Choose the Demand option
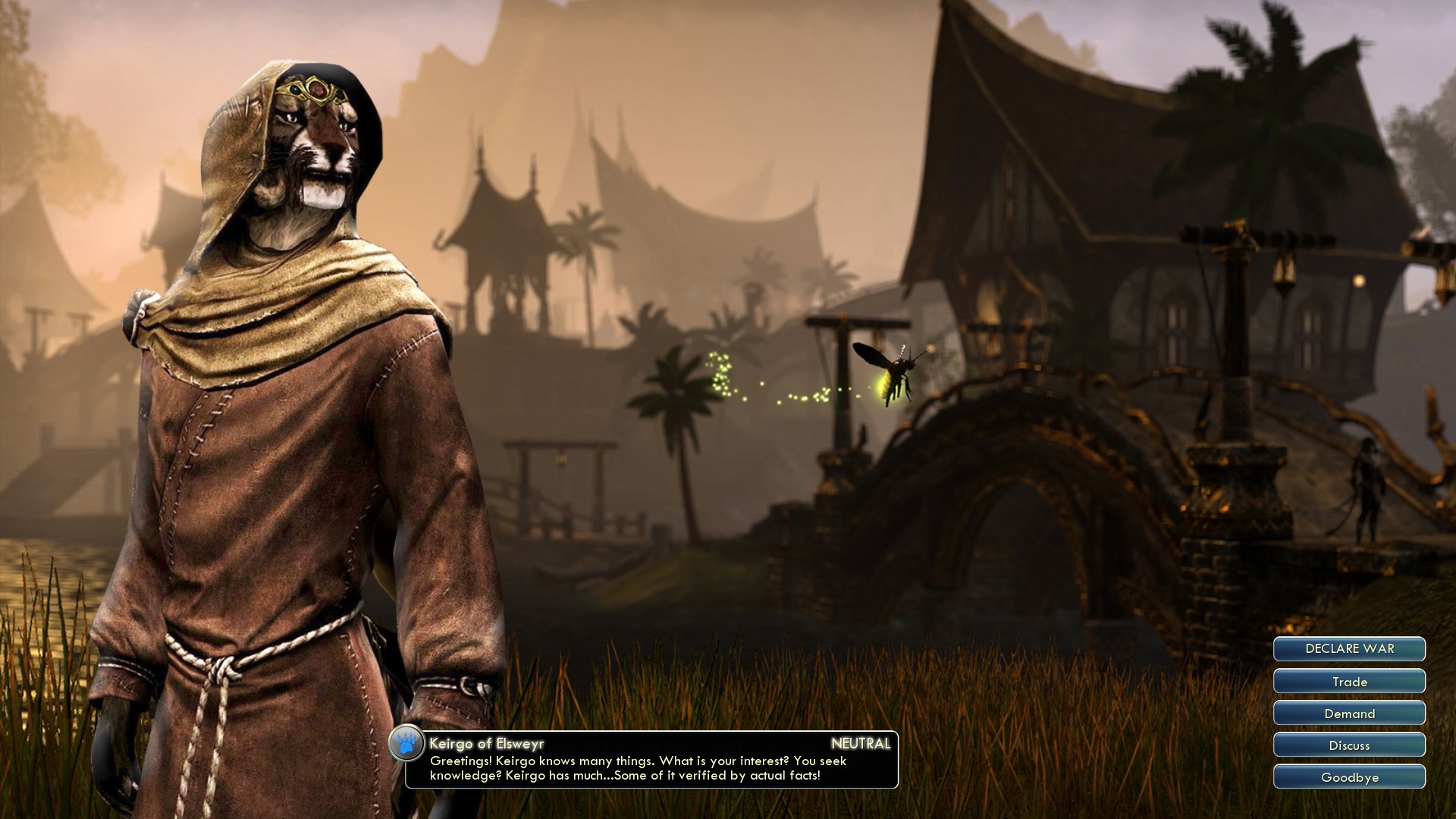Image resolution: width=1456 pixels, height=819 pixels. click(1349, 714)
